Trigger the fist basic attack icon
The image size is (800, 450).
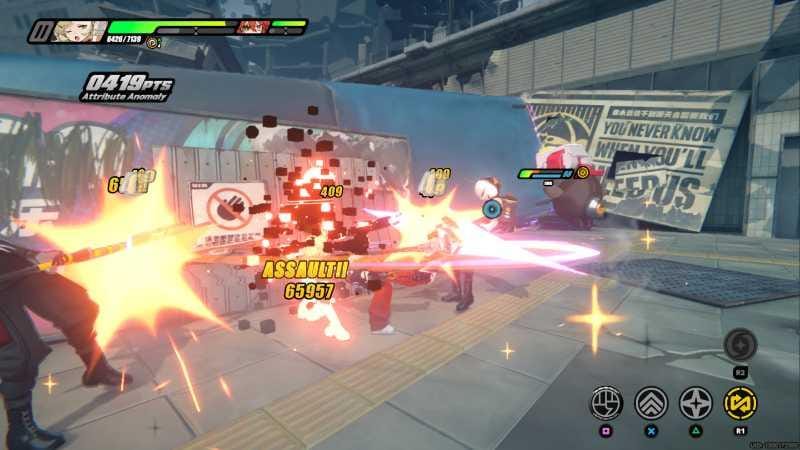tap(606, 403)
